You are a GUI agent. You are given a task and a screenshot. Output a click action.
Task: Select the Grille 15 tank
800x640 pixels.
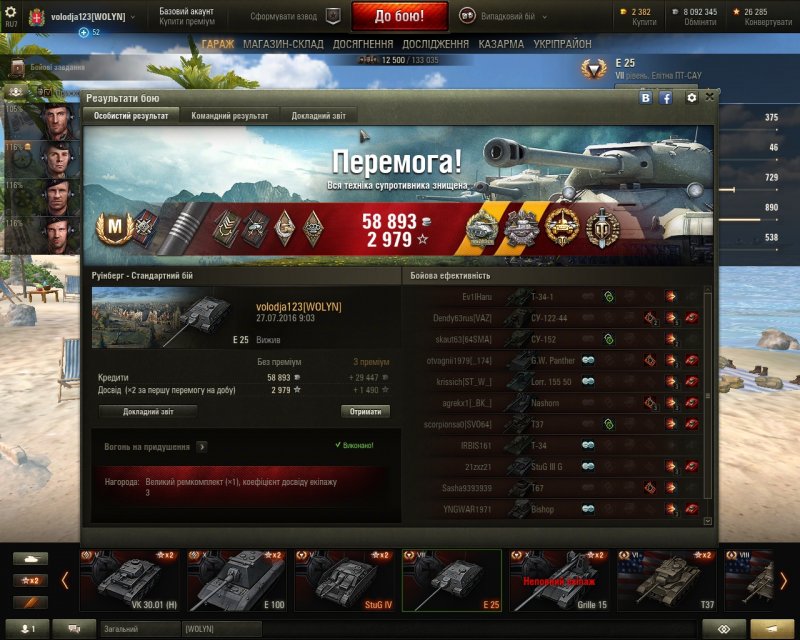coord(558,580)
